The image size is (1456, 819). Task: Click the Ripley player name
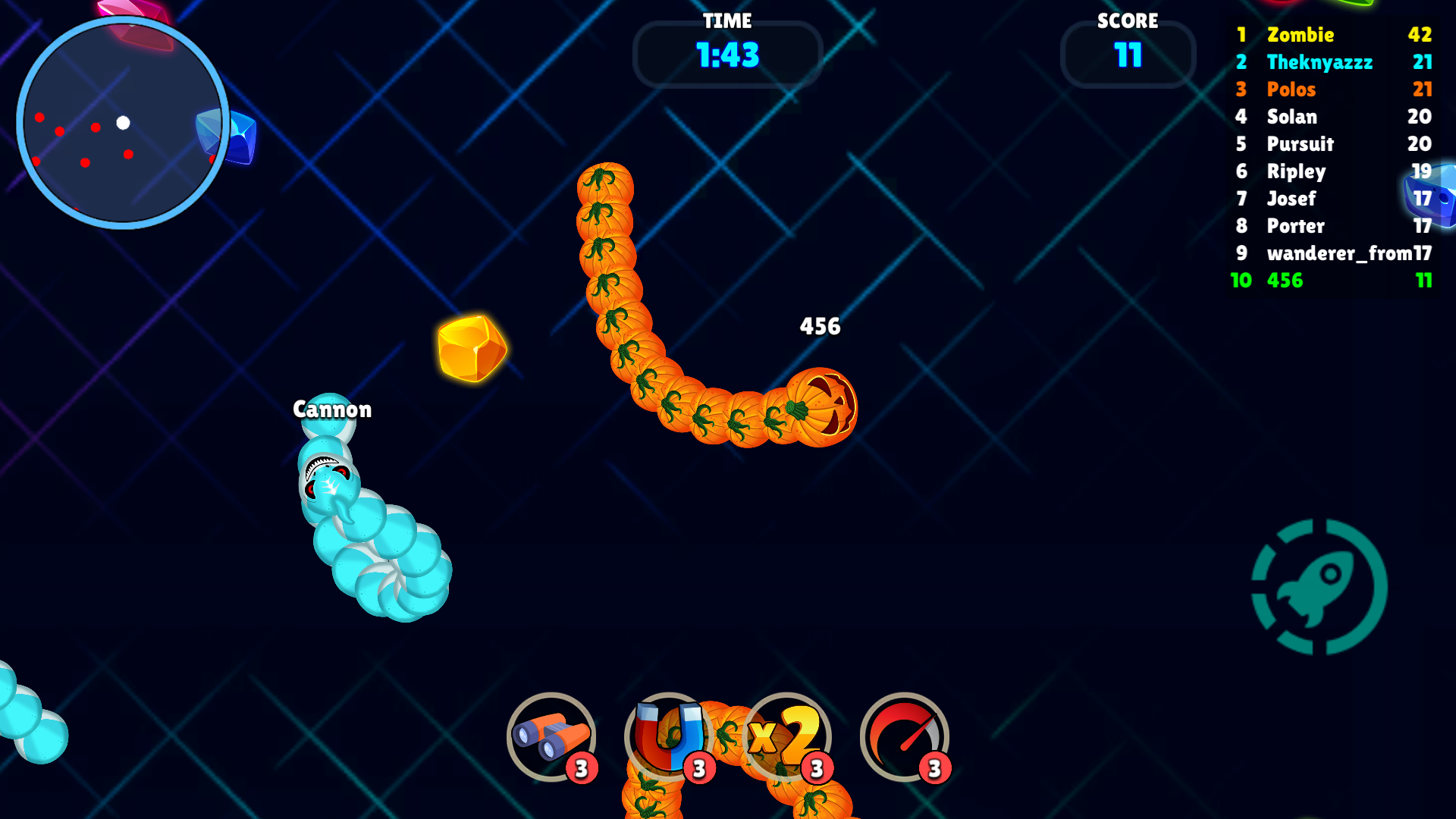1297,171
